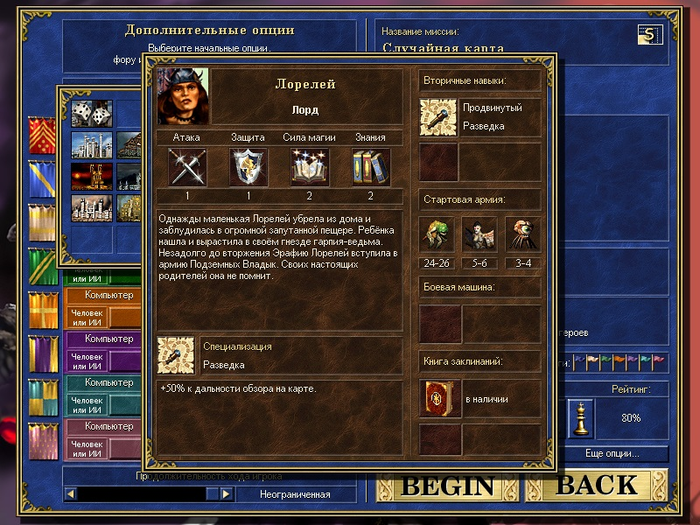
Task: Click the BEGIN button
Action: (448, 487)
